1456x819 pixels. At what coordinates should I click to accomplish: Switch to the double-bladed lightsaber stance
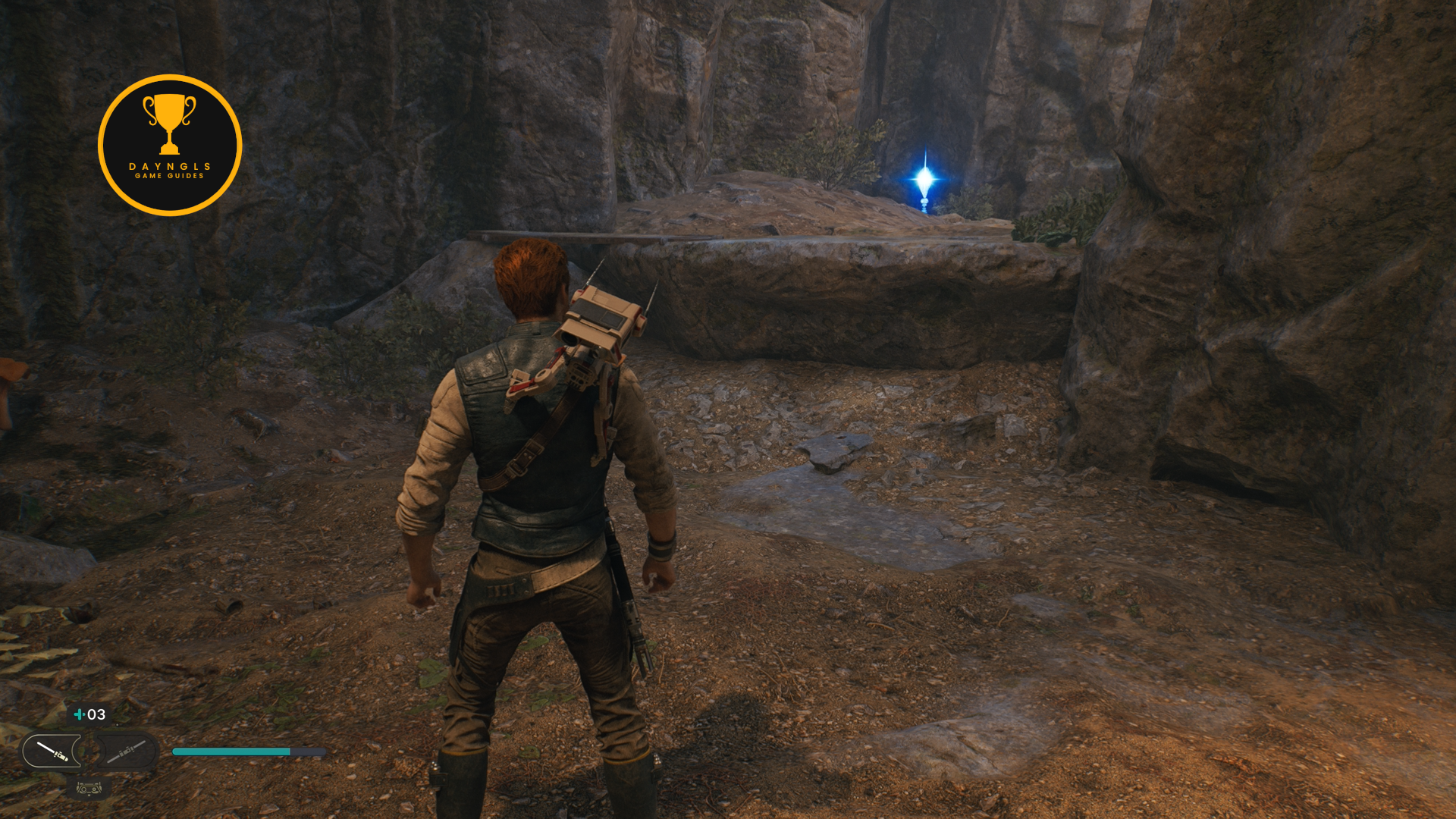coord(125,752)
